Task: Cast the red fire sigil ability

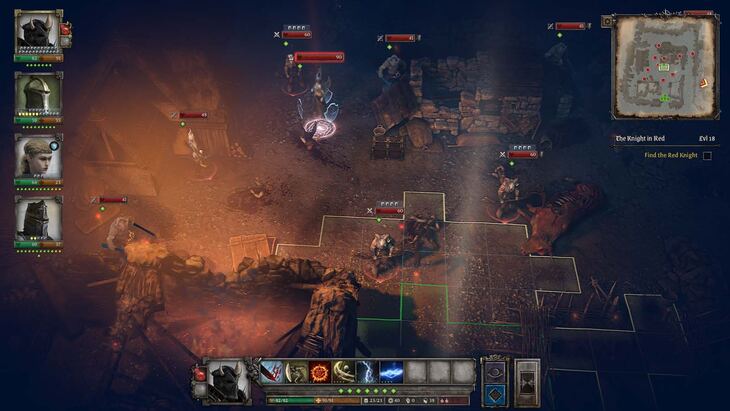Action: point(320,372)
